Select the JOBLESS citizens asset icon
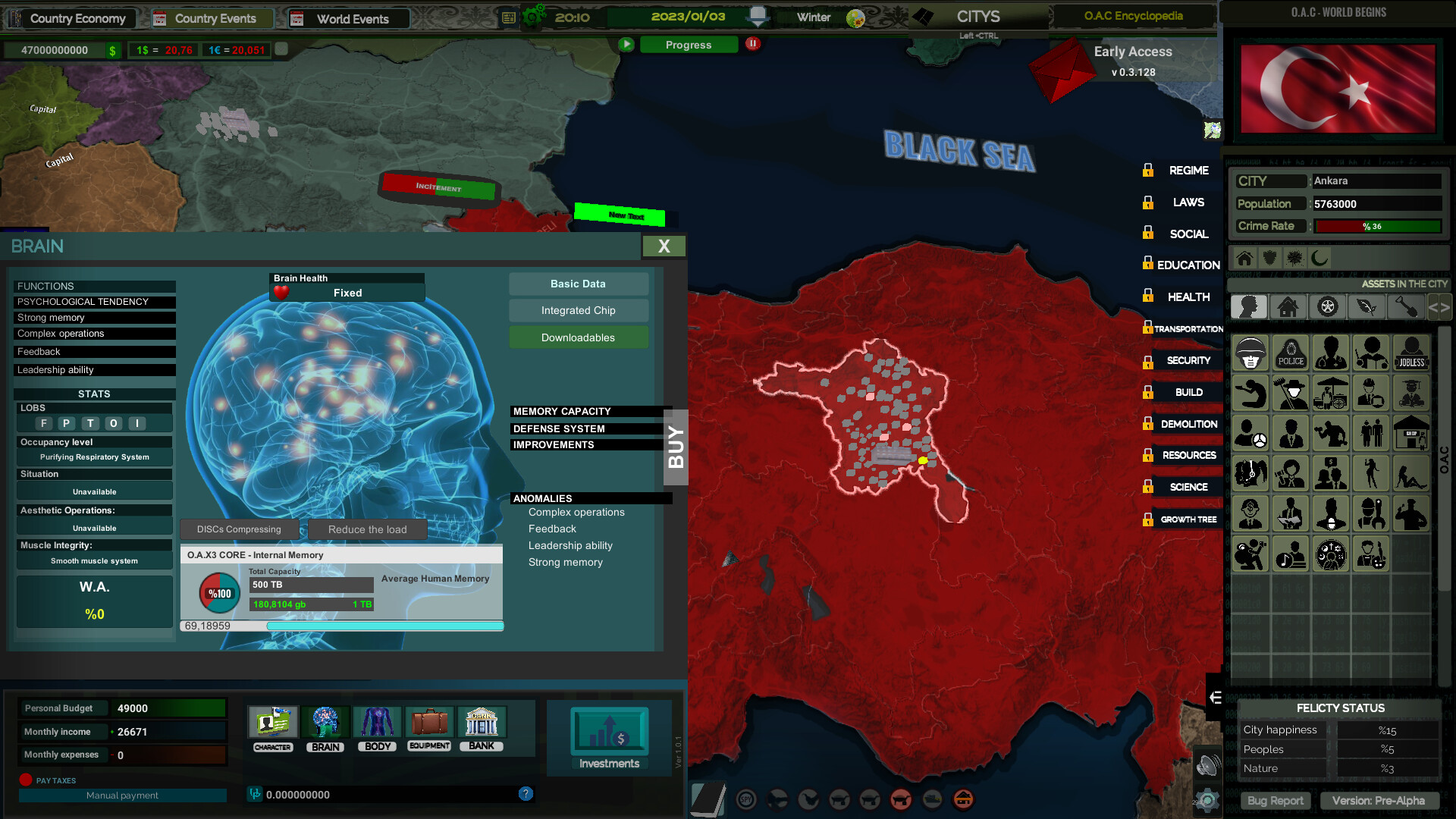 pos(1411,353)
